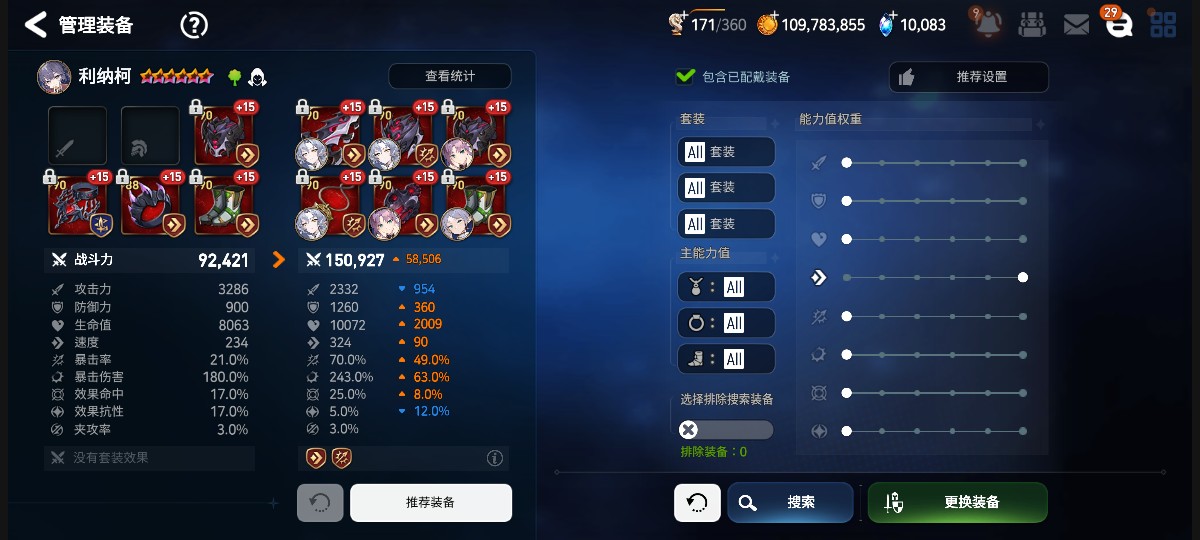Click the 推荐装备 button
Screen dimensions: 1200x540
point(430,502)
